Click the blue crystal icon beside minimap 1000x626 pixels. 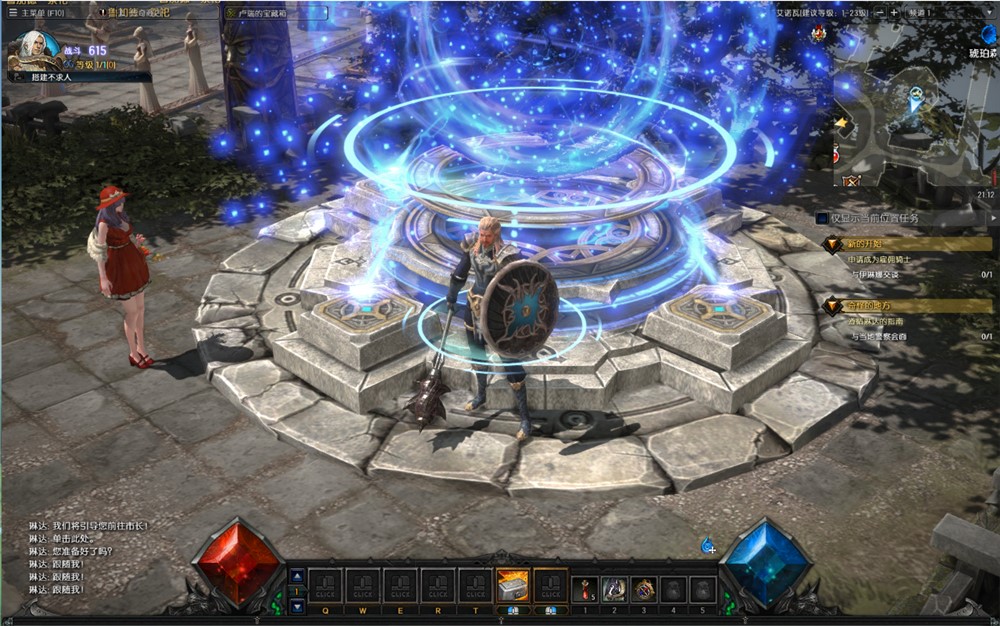(x=988, y=33)
